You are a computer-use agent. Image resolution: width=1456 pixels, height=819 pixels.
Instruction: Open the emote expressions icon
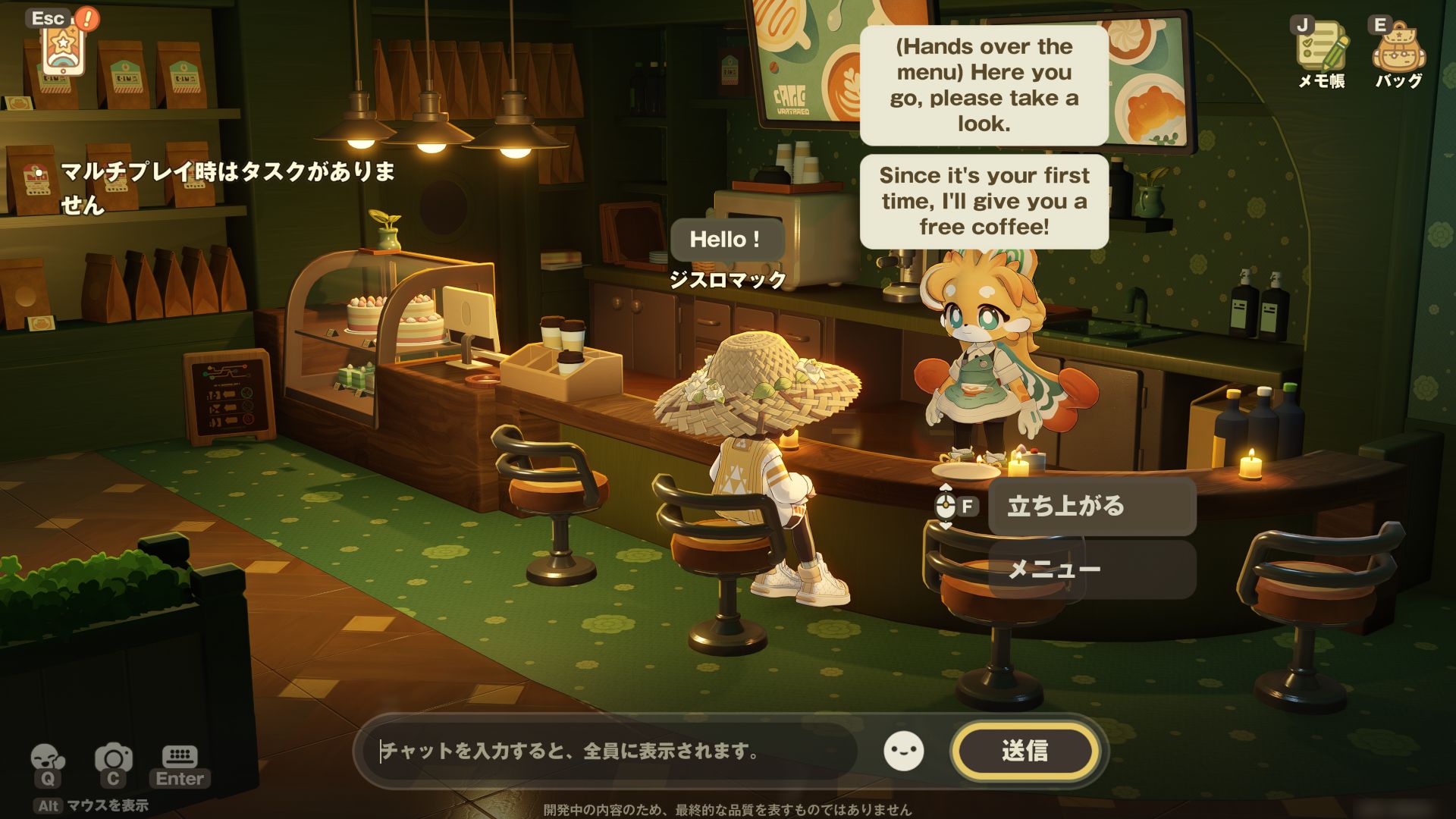(x=47, y=758)
